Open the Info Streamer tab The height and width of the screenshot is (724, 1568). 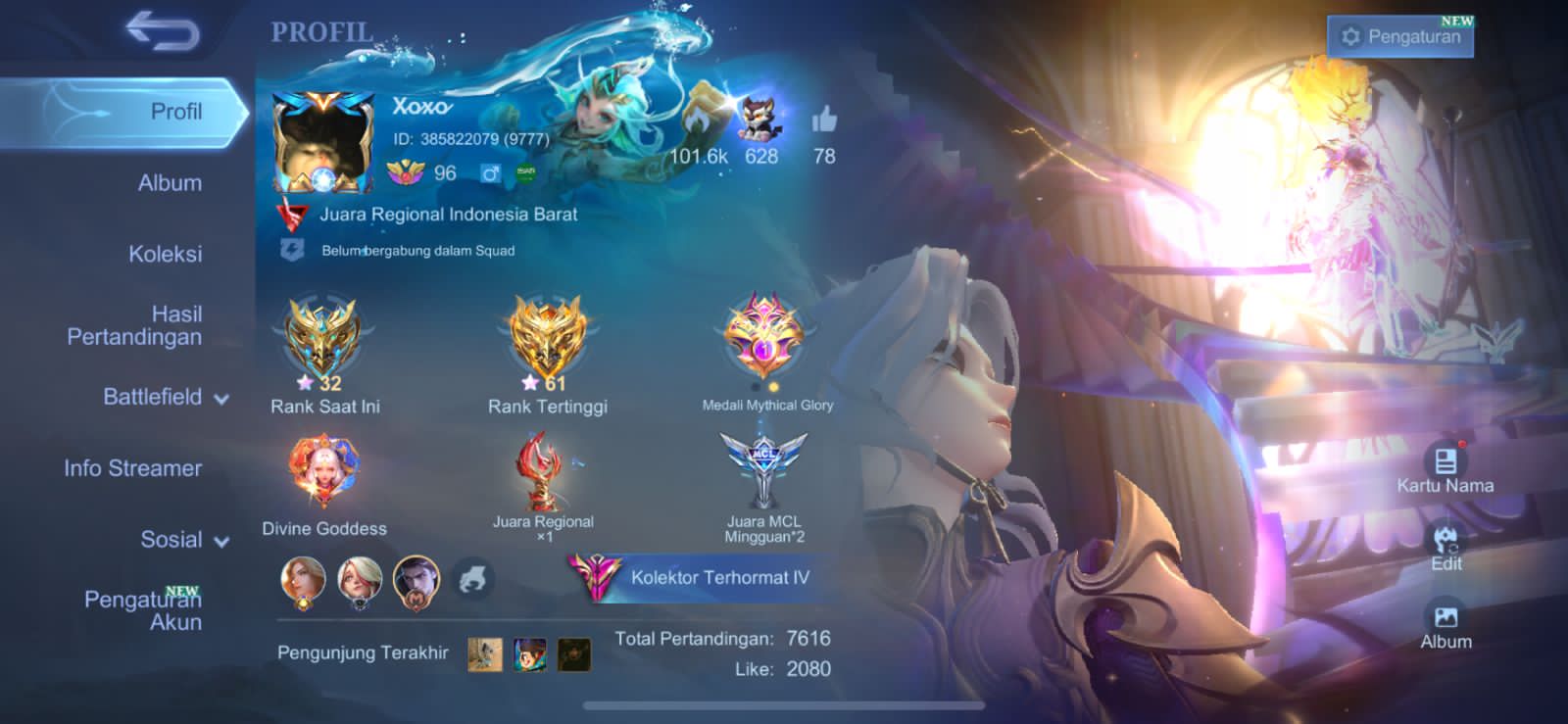(x=132, y=468)
